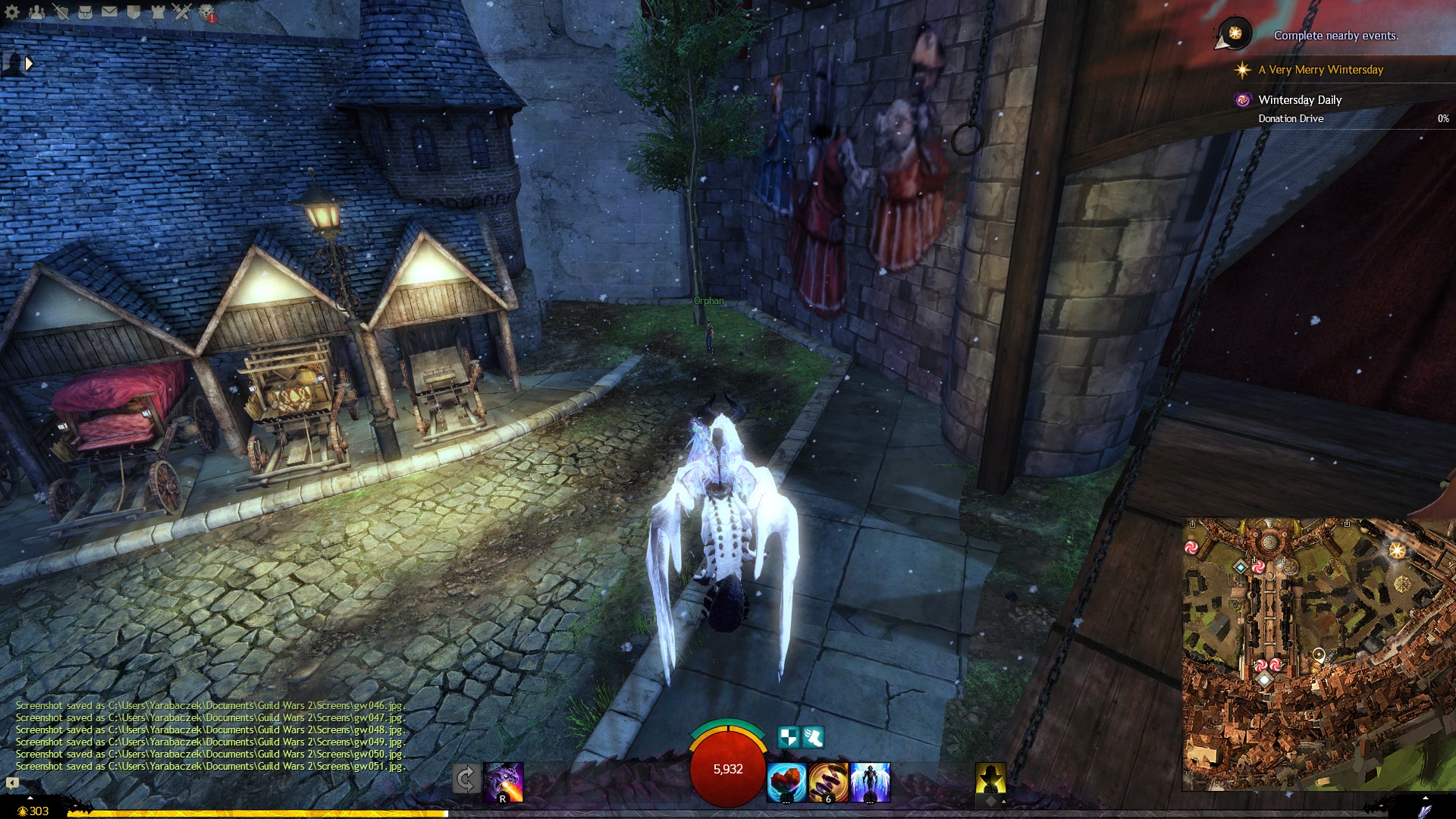This screenshot has height=819, width=1456.
Task: Open the inventory bag
Action: tap(85, 11)
